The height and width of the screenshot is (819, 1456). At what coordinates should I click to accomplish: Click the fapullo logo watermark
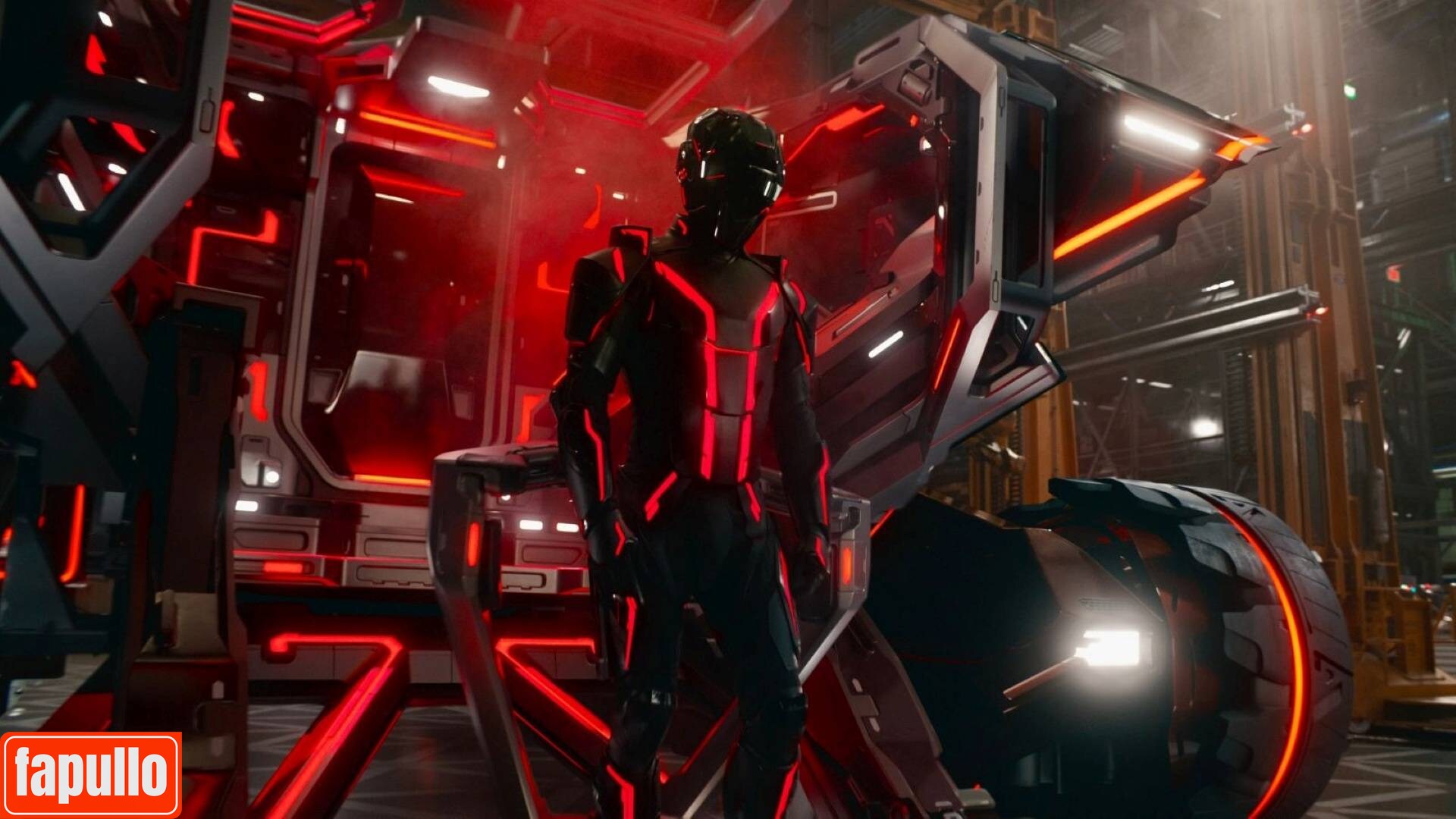click(x=91, y=774)
